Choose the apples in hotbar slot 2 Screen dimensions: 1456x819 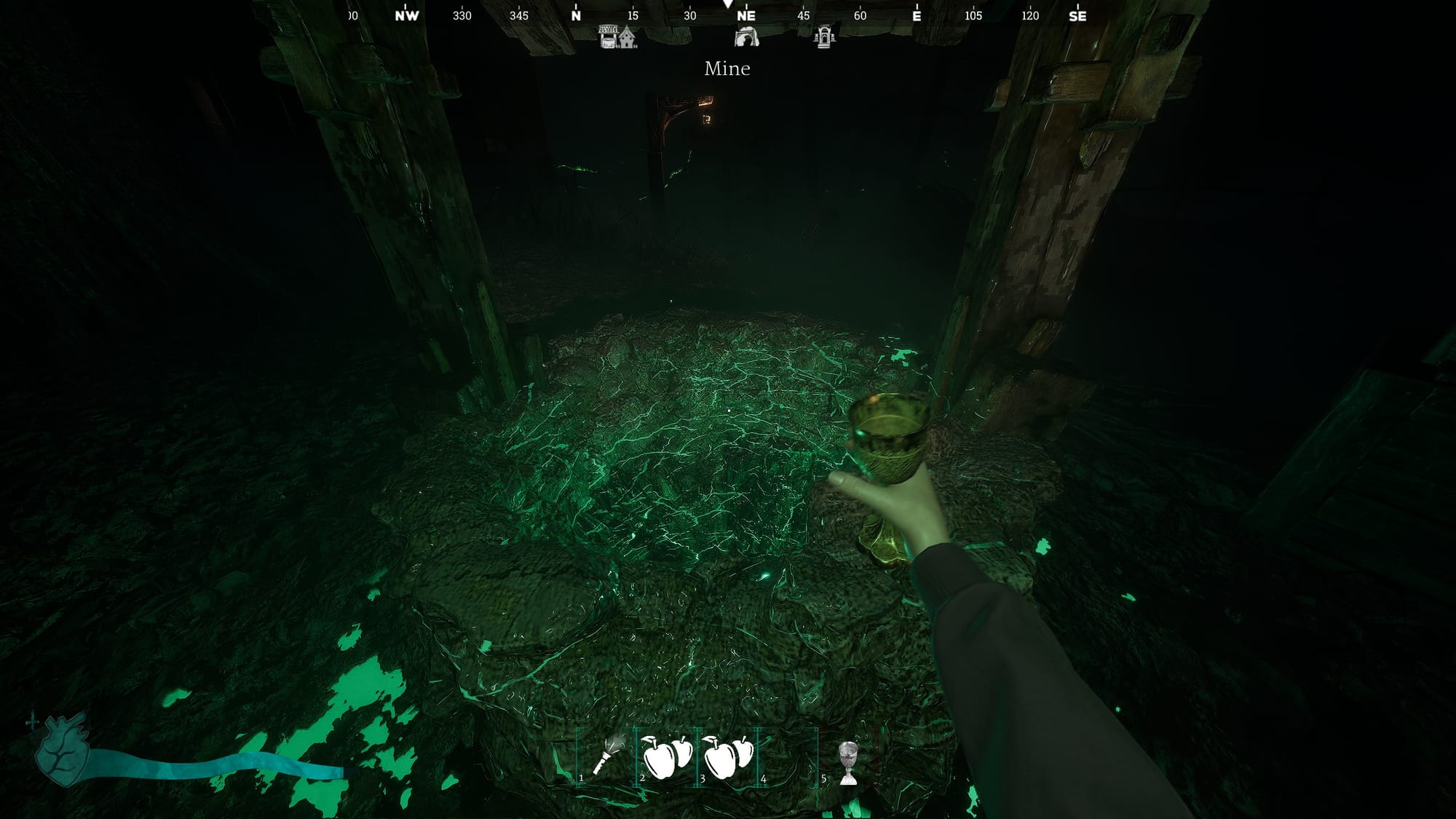click(666, 756)
